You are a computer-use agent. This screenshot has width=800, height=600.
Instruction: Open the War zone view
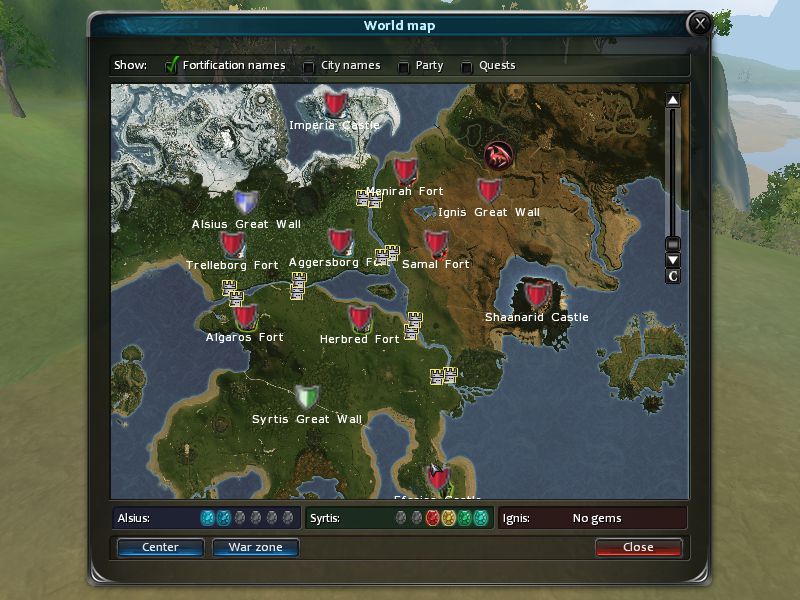255,547
